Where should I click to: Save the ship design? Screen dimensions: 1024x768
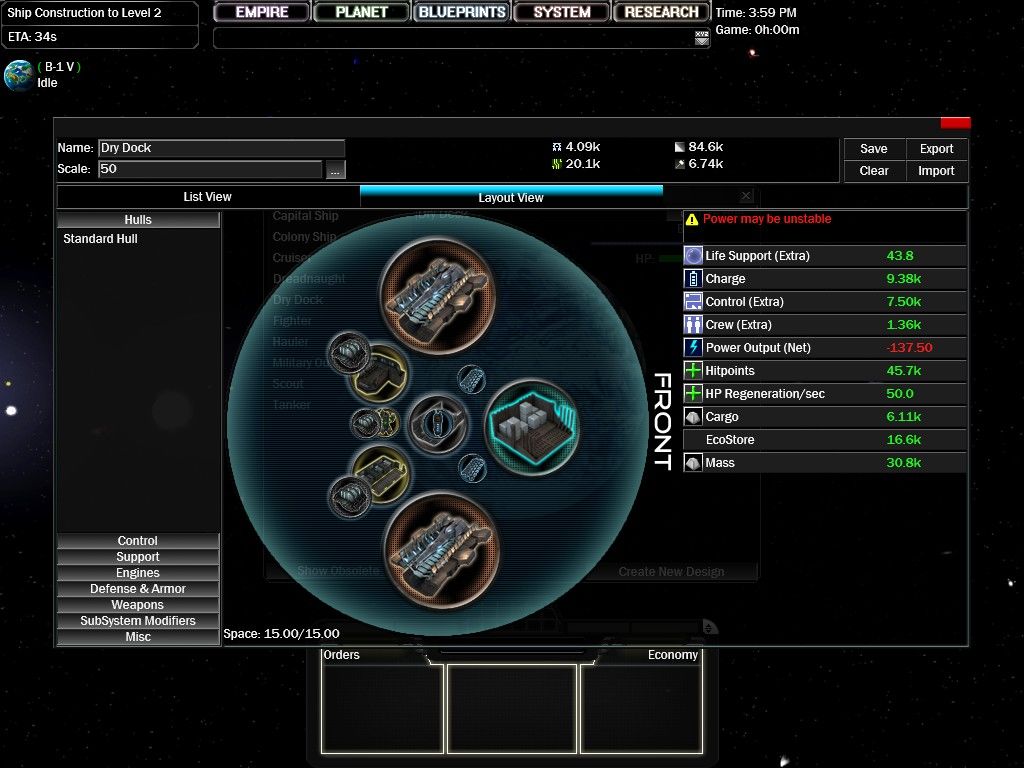873,149
